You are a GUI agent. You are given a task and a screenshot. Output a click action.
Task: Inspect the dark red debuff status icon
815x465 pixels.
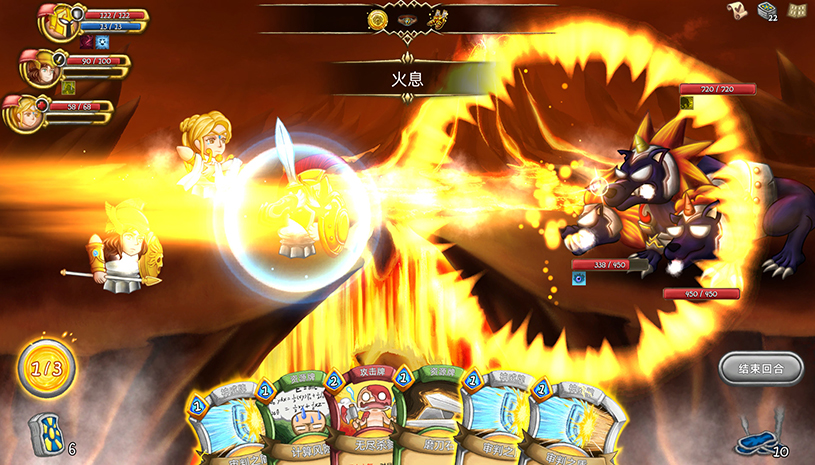coord(87,42)
